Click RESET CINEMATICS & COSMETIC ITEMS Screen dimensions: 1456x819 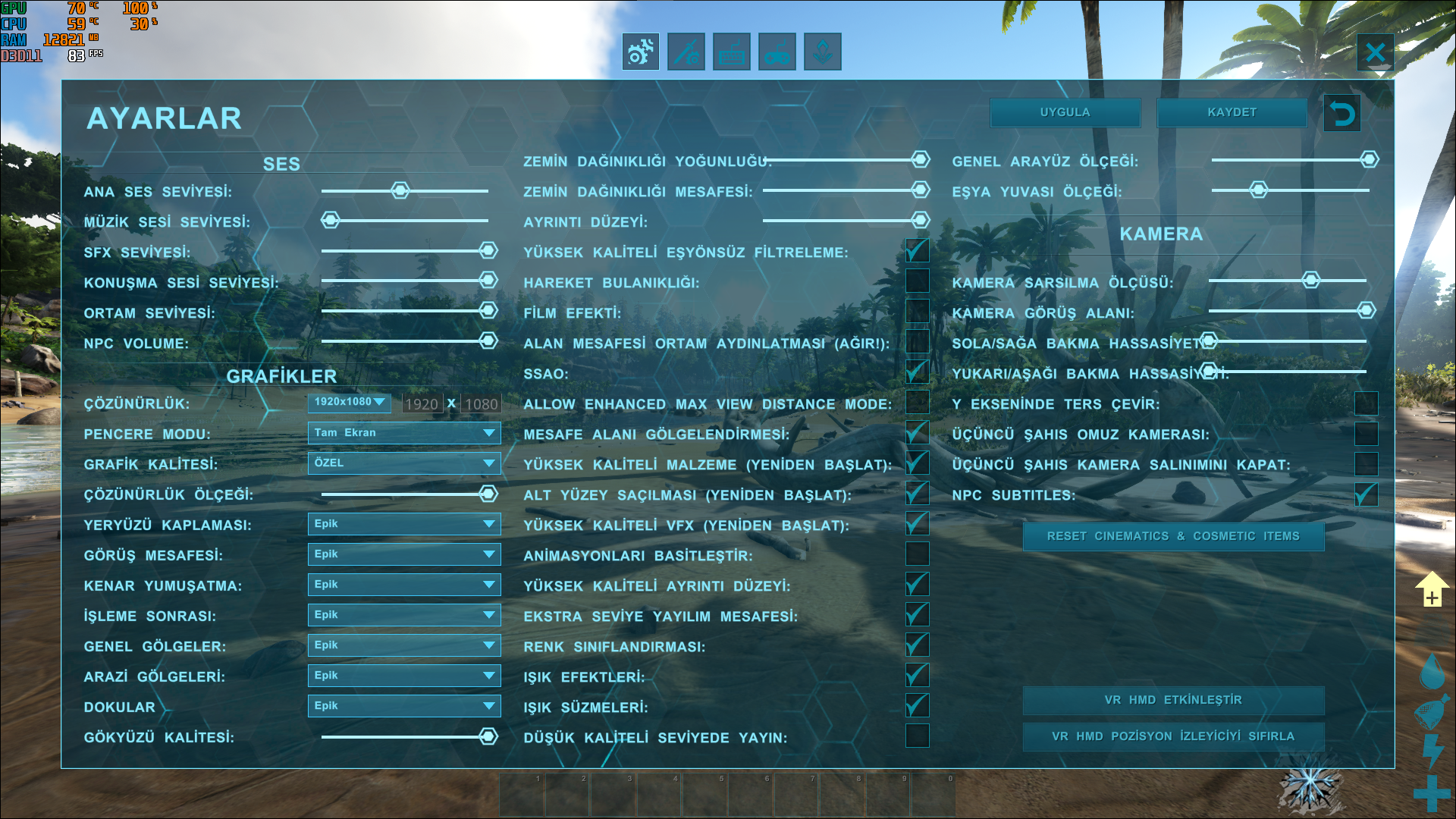click(x=1174, y=536)
